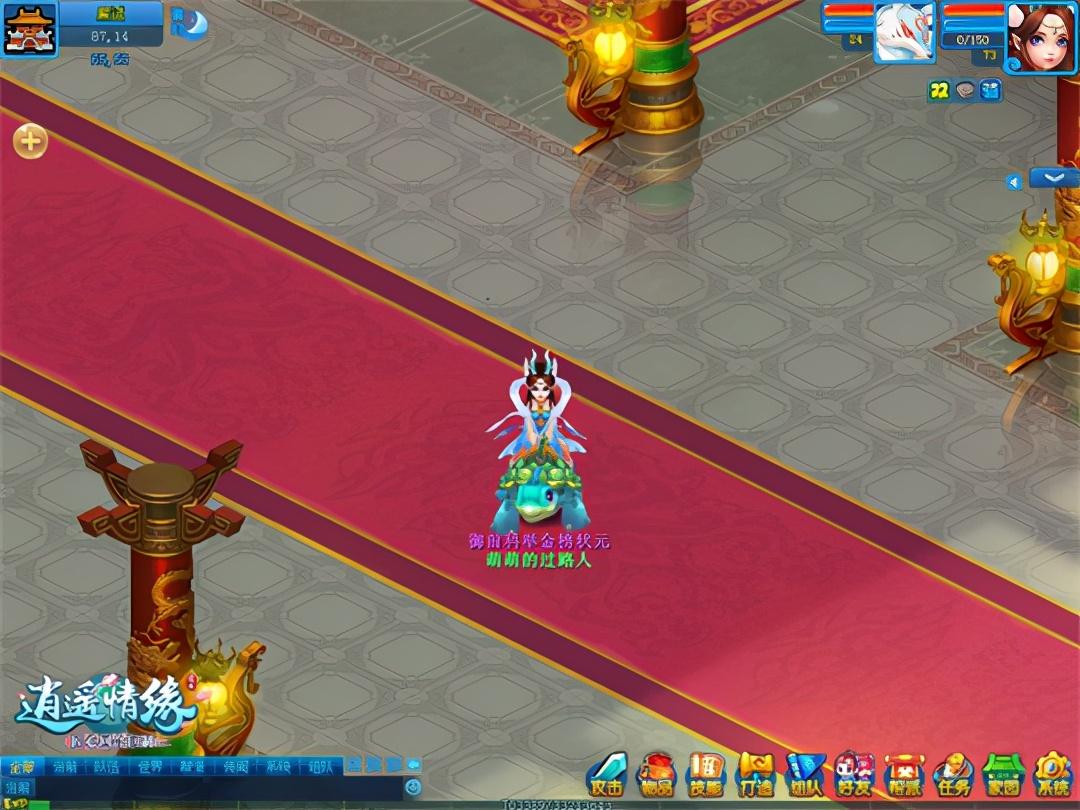Screen dimensions: 1080x810
Task: Open the 技能 skills panel
Action: (x=706, y=774)
